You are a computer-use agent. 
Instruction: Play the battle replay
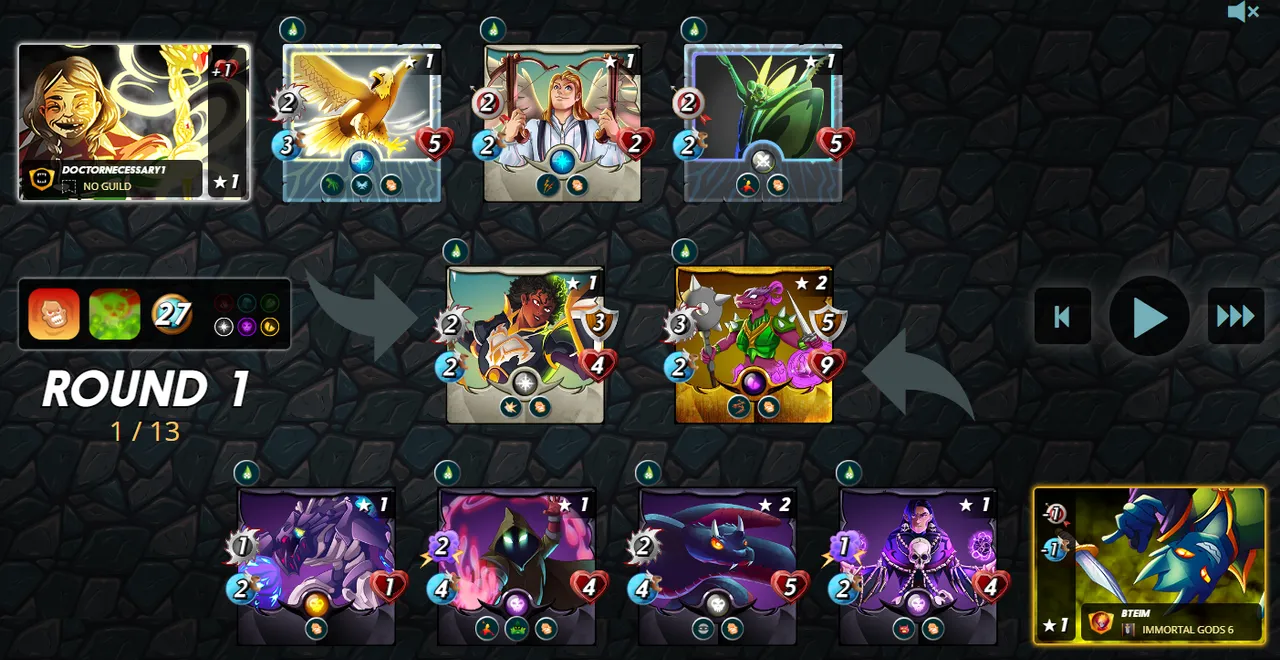tap(1149, 317)
